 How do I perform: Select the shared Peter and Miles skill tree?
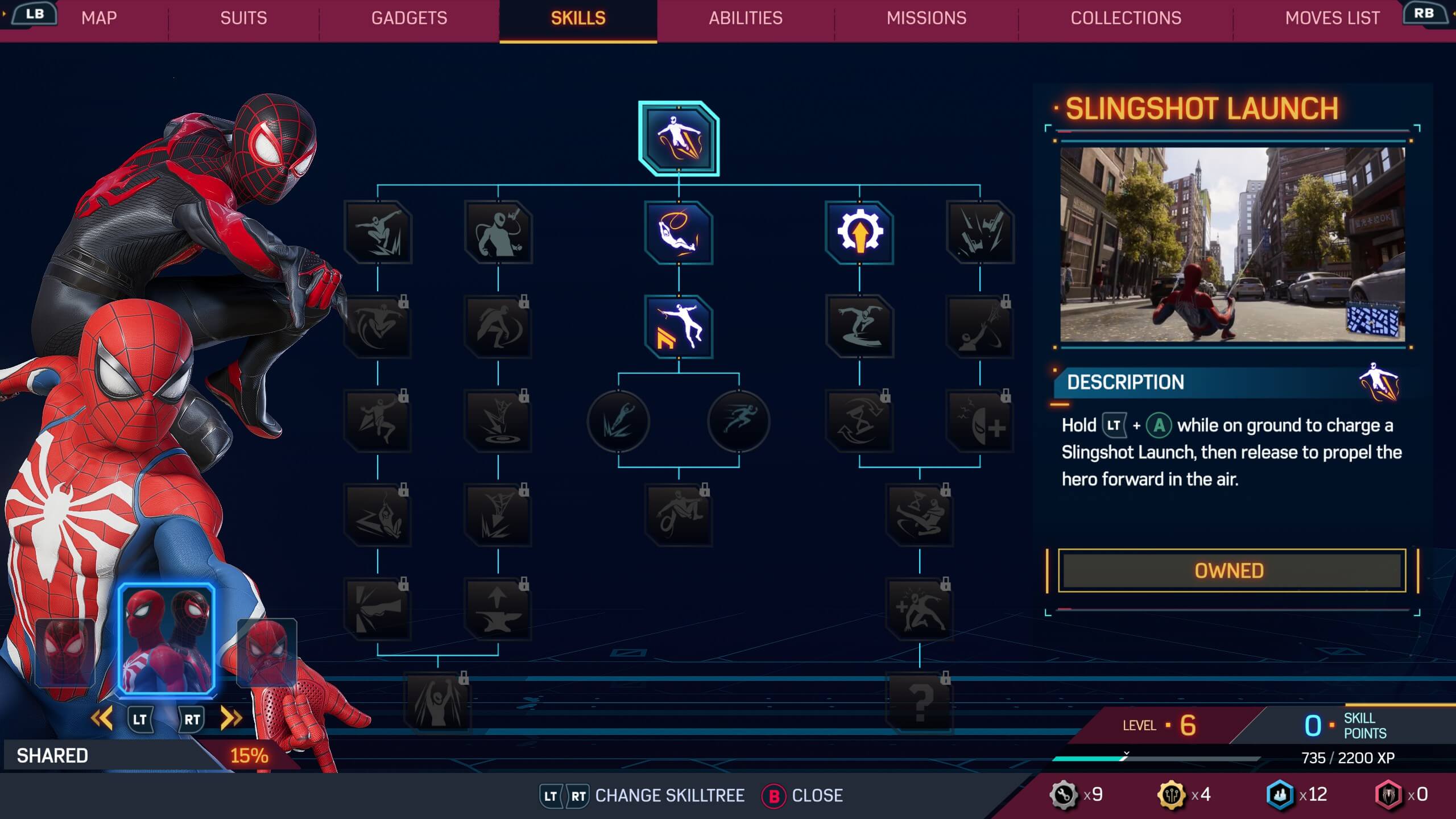tap(166, 639)
